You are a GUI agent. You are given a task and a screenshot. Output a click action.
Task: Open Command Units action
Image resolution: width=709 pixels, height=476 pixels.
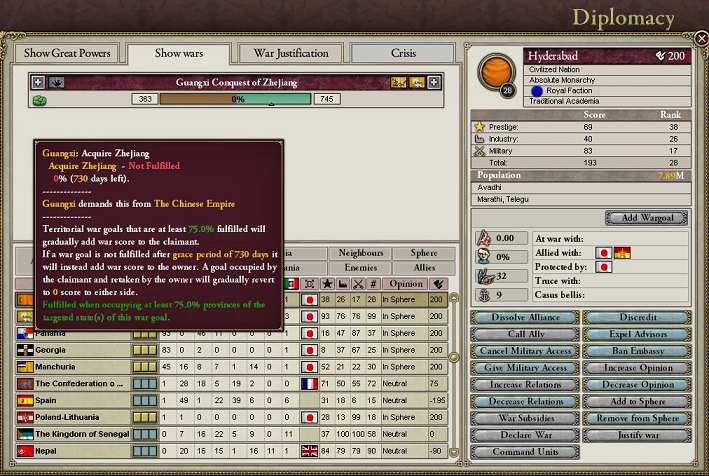point(523,453)
